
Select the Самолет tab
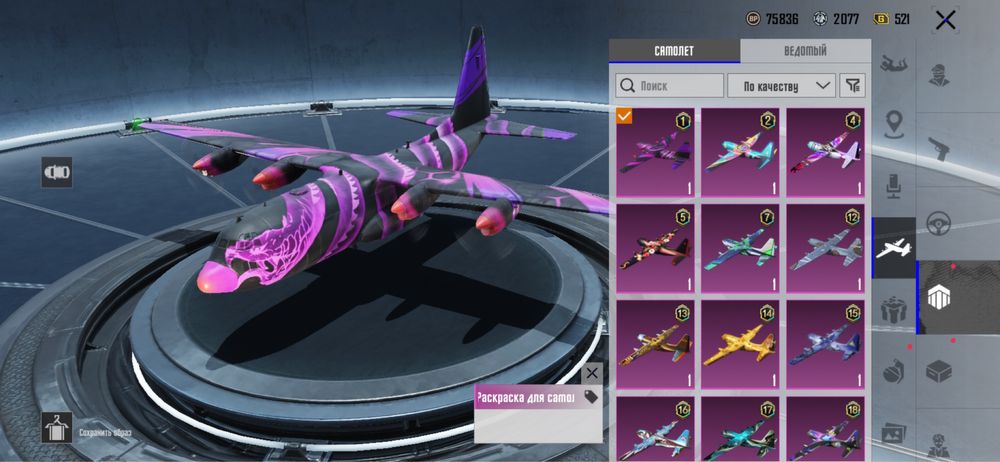(x=674, y=51)
